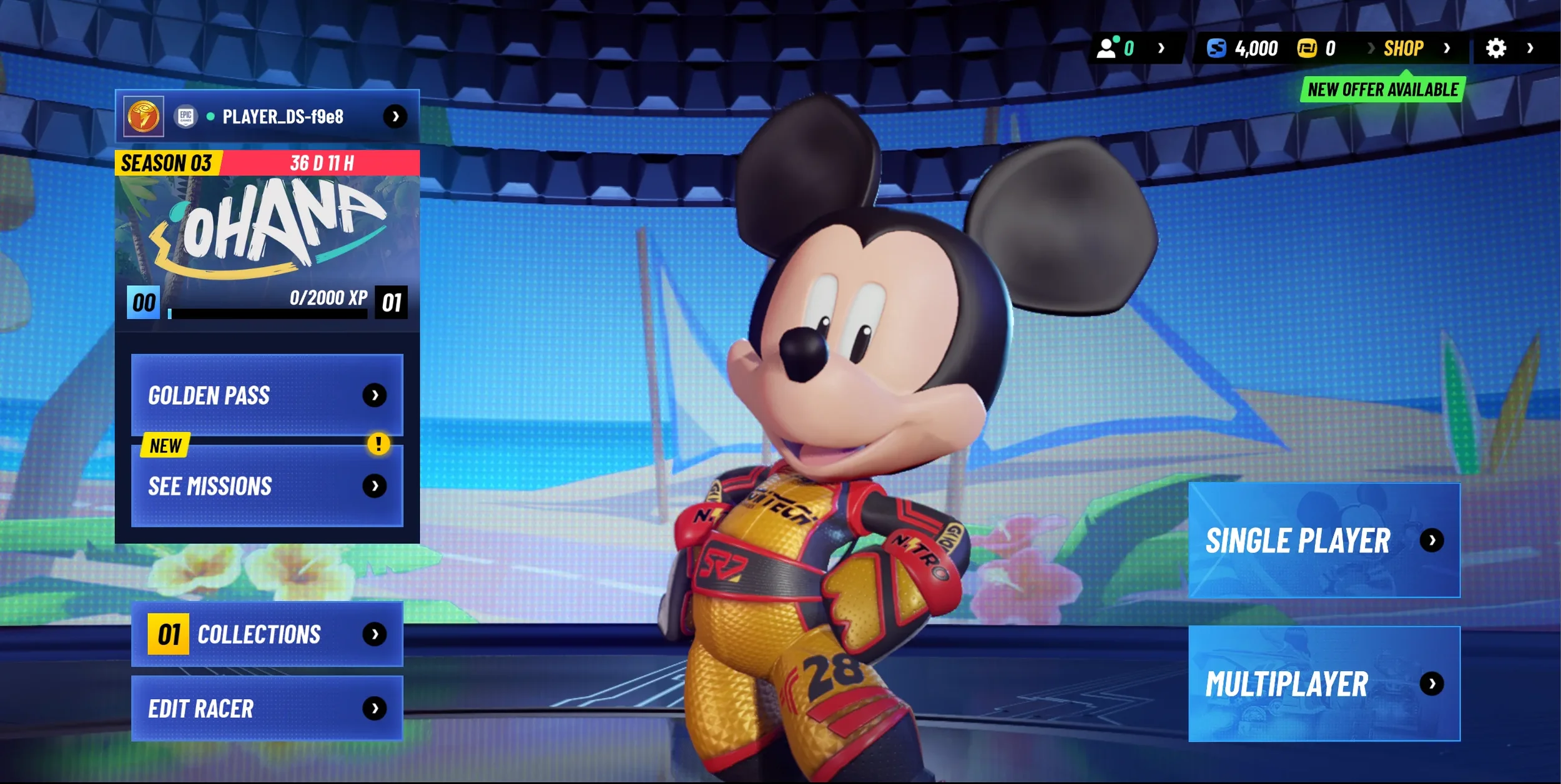Select Edit Racer option
Viewport: 1561px width, 784px height.
(x=267, y=708)
